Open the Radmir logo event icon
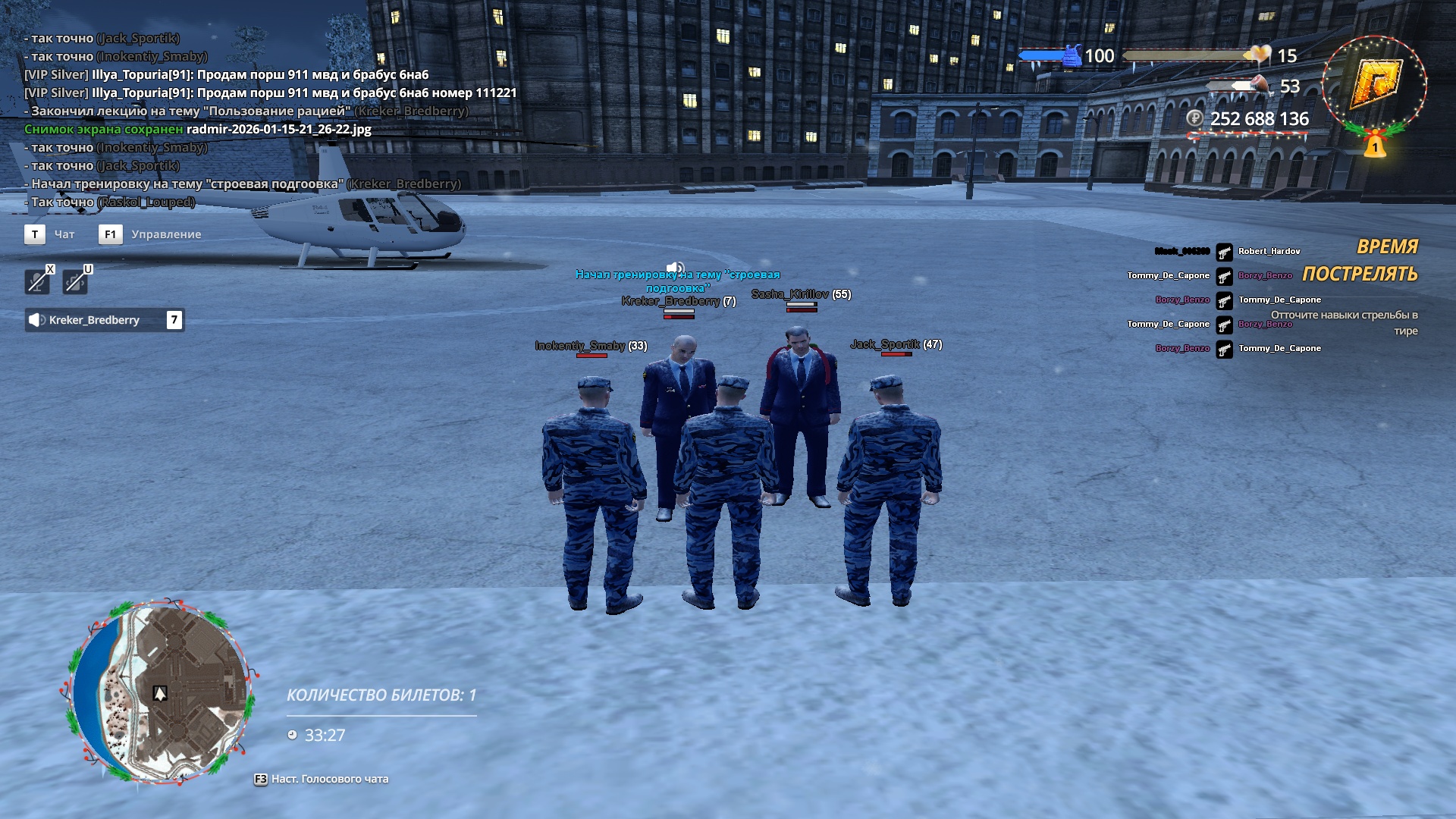The width and height of the screenshot is (1456, 819). click(x=1374, y=83)
